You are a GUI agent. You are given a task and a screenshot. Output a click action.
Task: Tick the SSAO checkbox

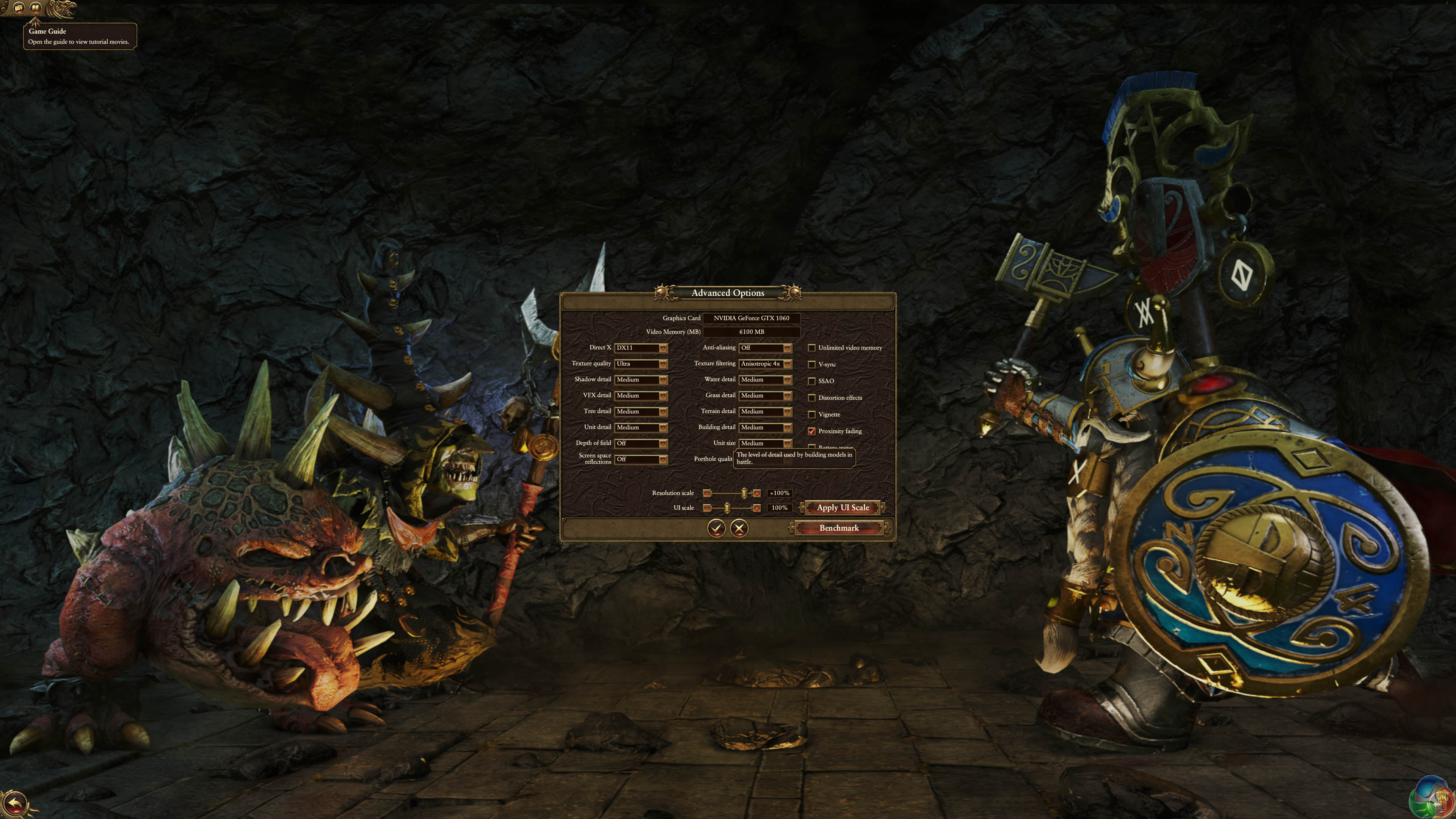[x=812, y=381]
